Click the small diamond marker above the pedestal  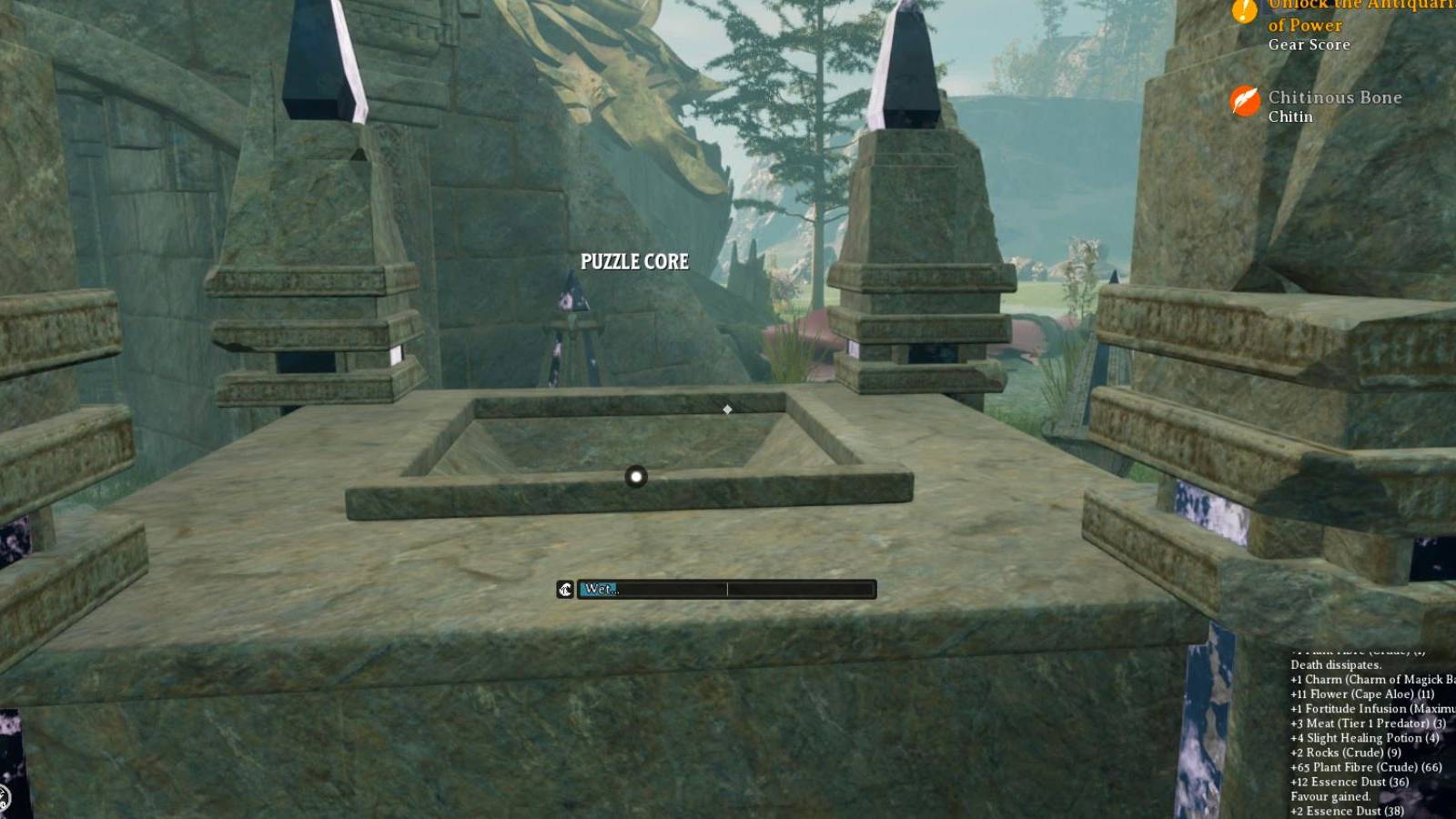[x=726, y=409]
